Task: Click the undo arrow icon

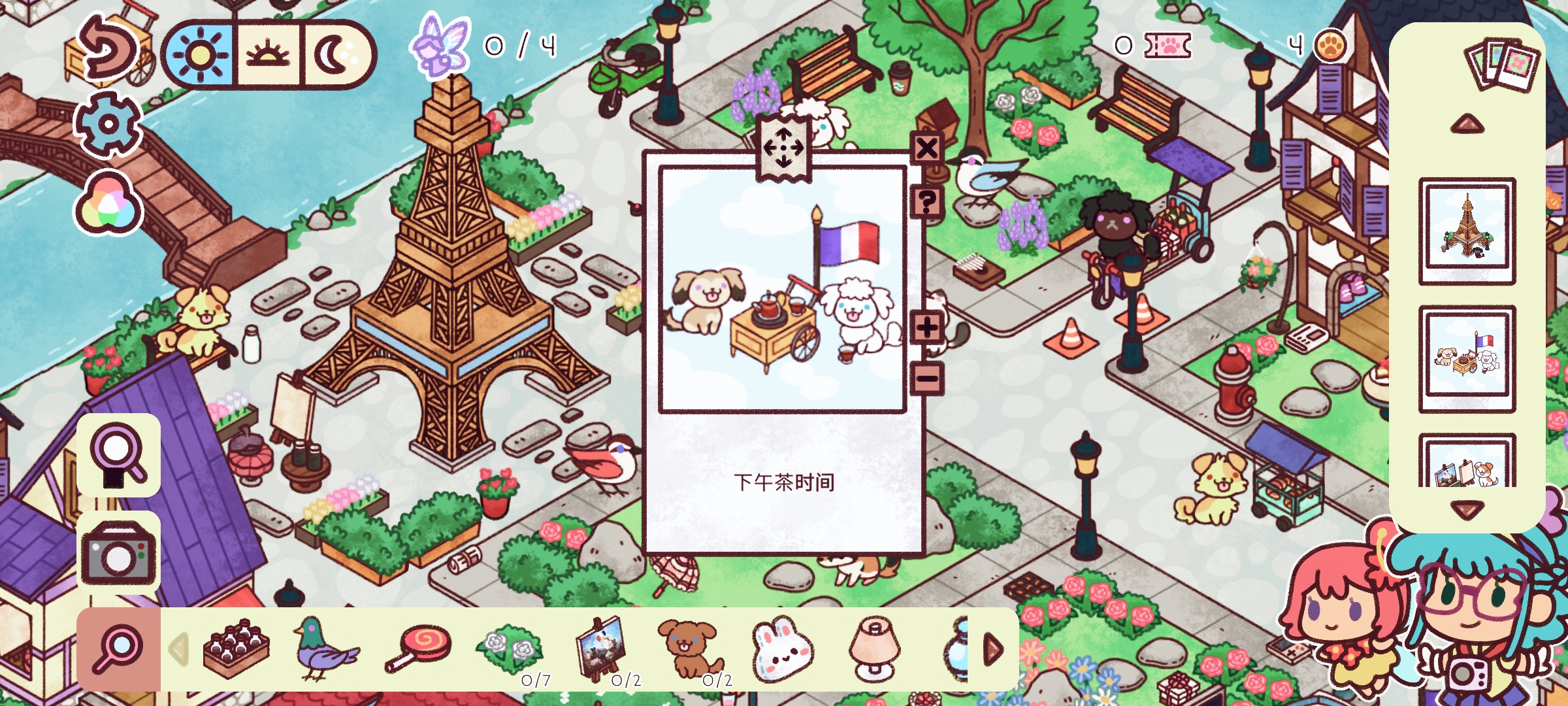Action: [x=110, y=51]
